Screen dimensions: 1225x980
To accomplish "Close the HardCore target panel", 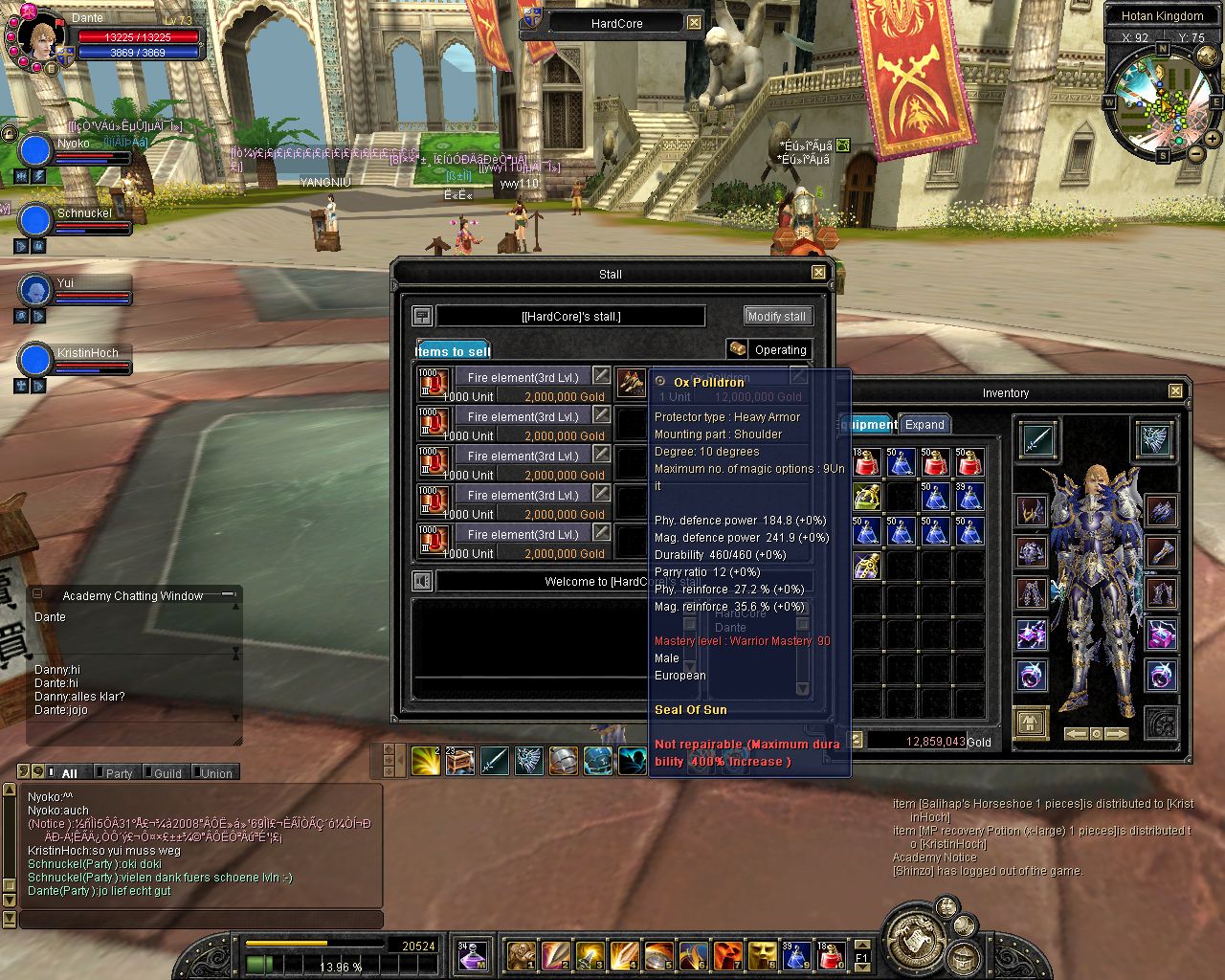I will (695, 23).
